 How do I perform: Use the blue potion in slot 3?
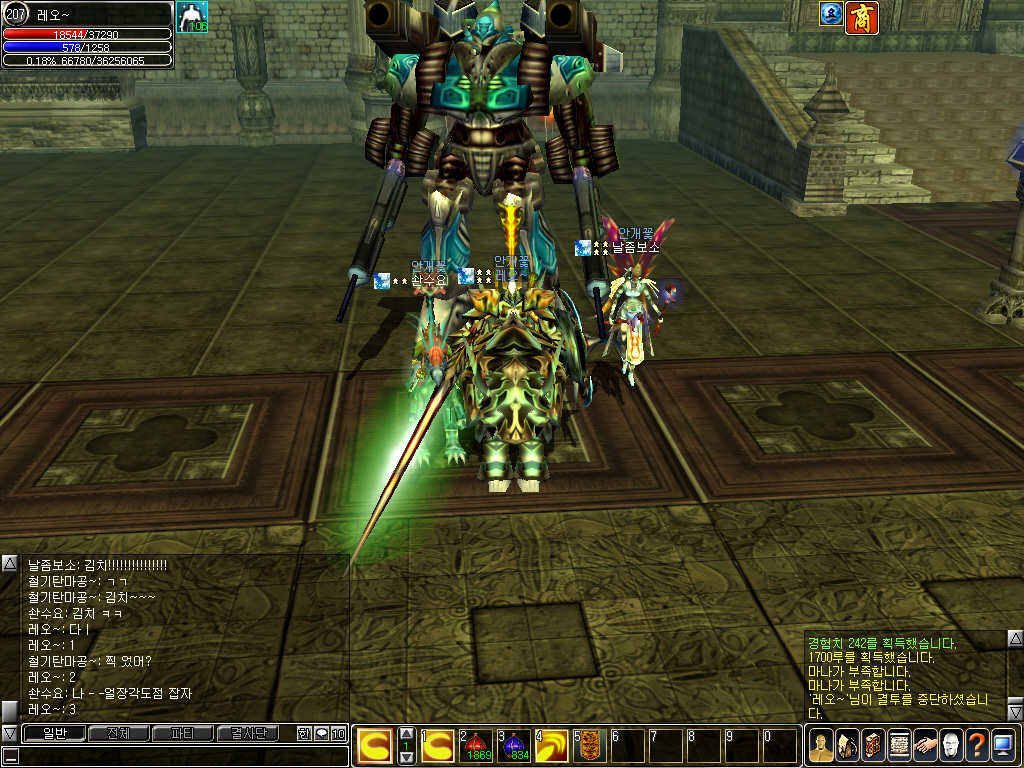click(x=515, y=745)
